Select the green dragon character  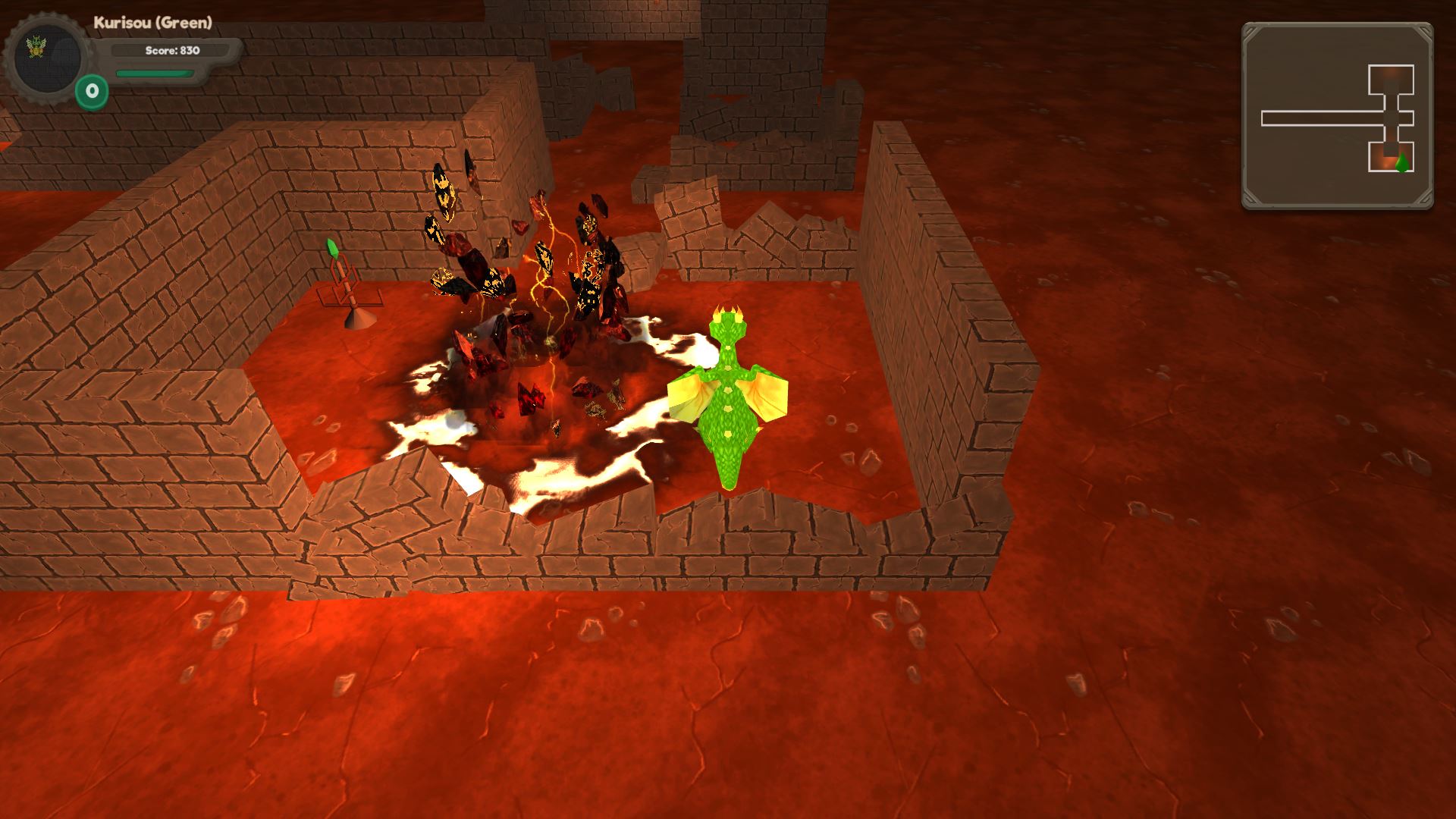728,409
